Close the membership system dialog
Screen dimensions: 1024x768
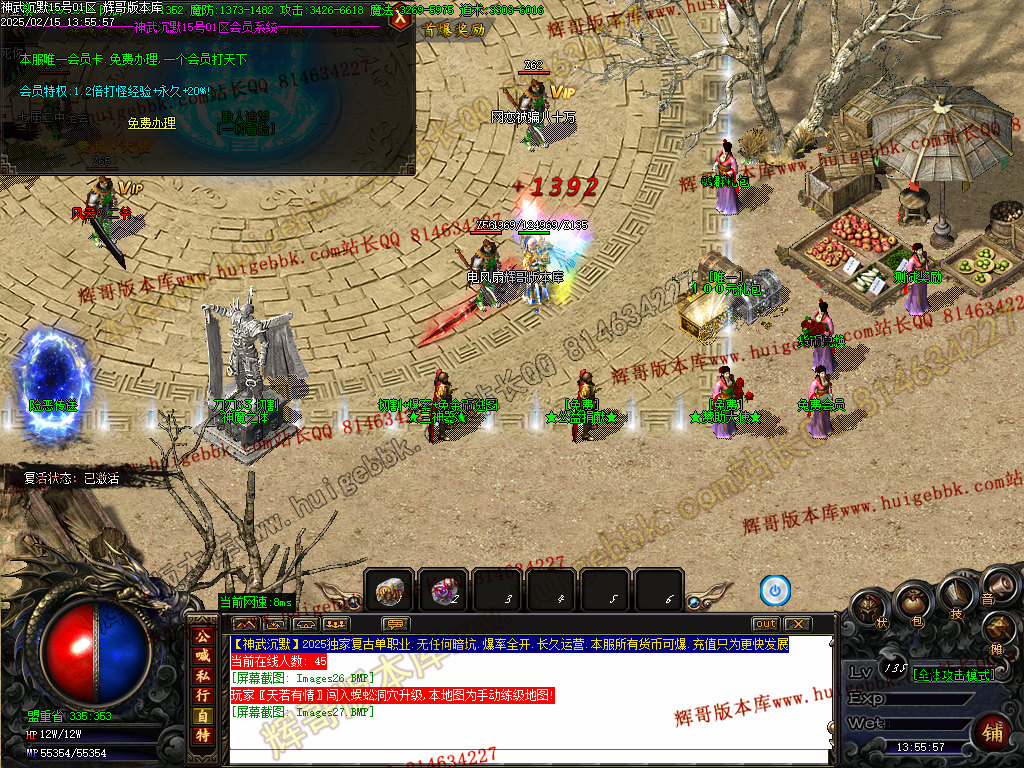(402, 20)
